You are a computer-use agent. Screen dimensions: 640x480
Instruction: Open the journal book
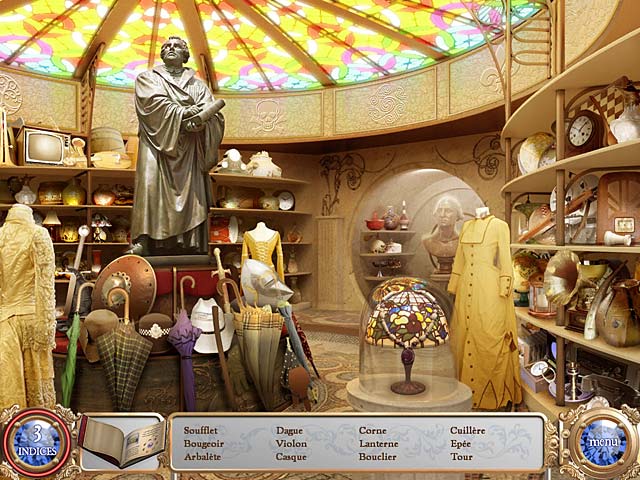[120, 441]
